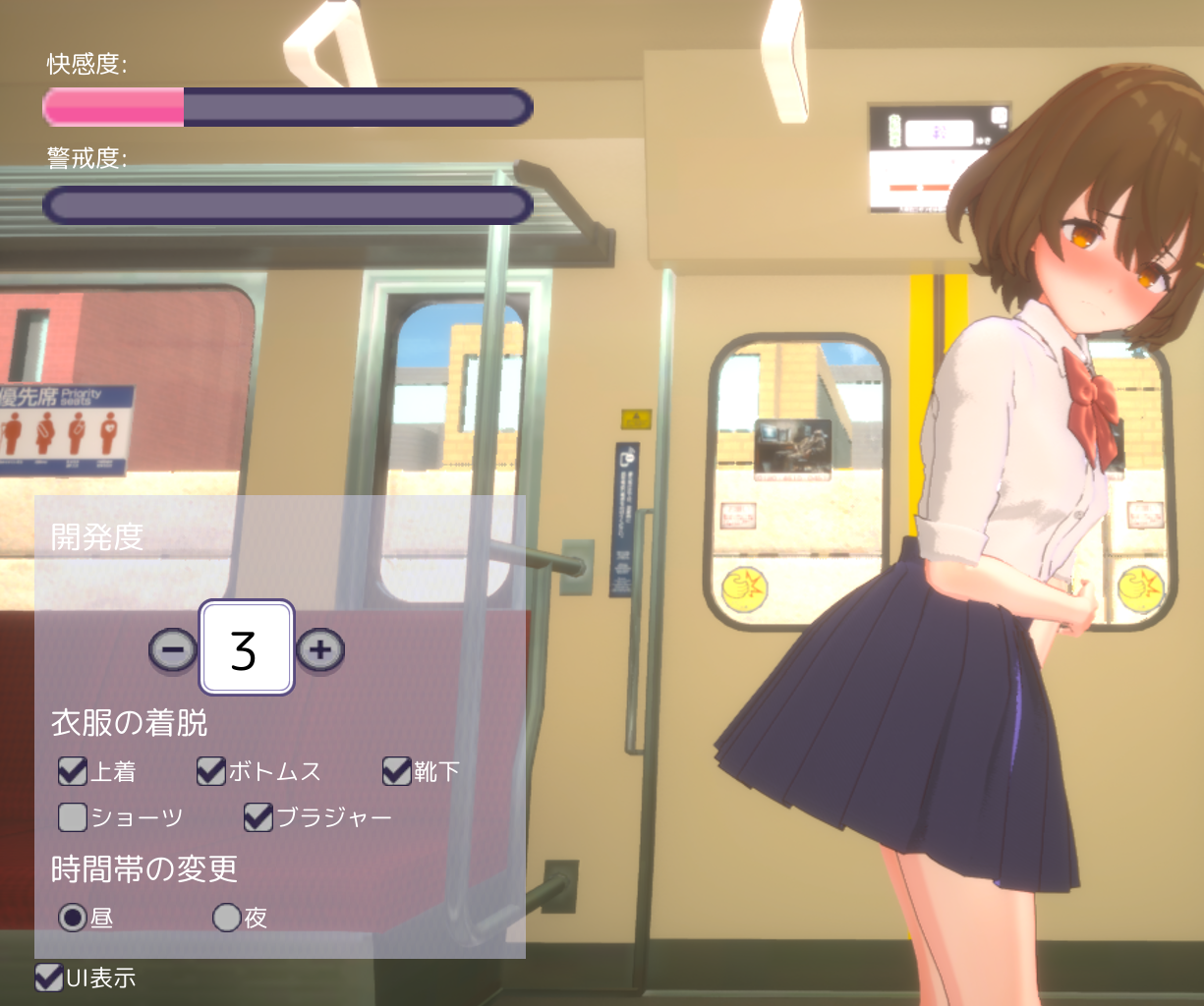Toggle the ショーツ checkbox
This screenshot has height=1006, width=1204.
73,816
